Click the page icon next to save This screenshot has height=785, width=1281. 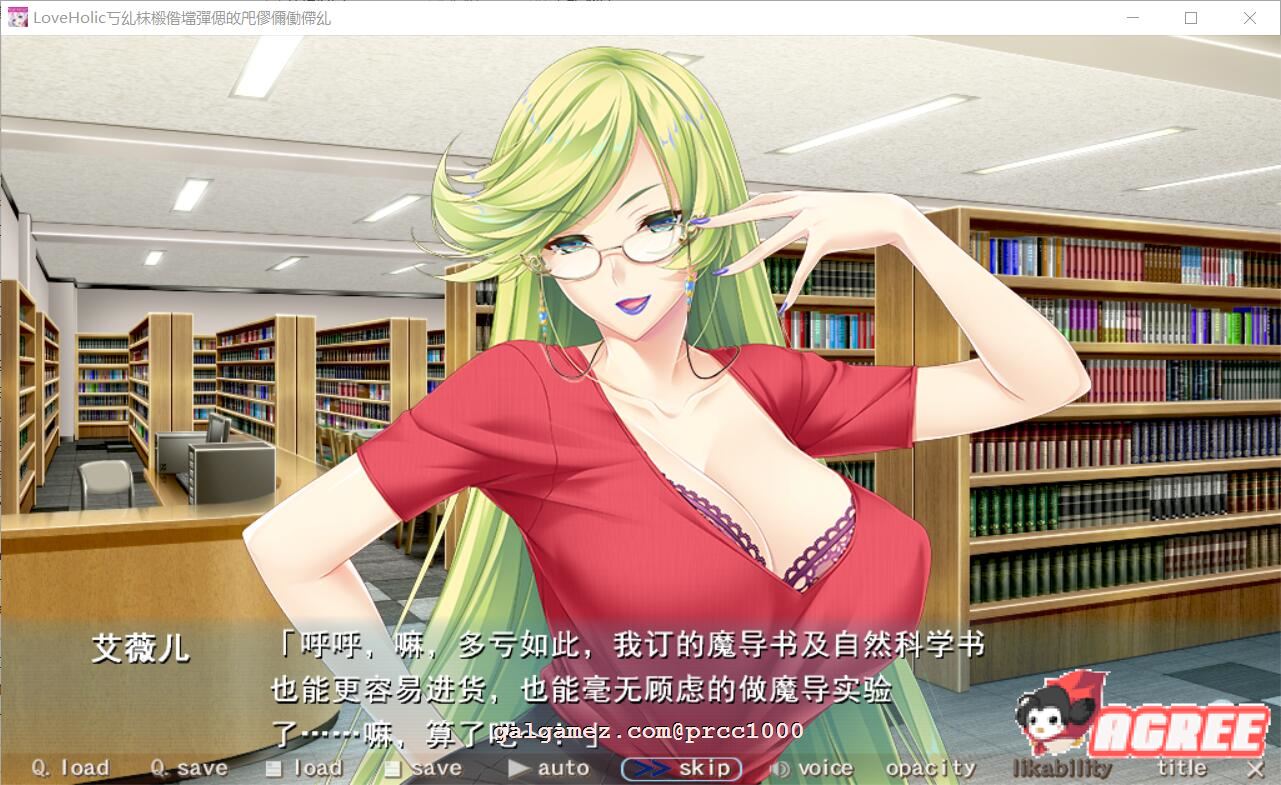click(393, 768)
